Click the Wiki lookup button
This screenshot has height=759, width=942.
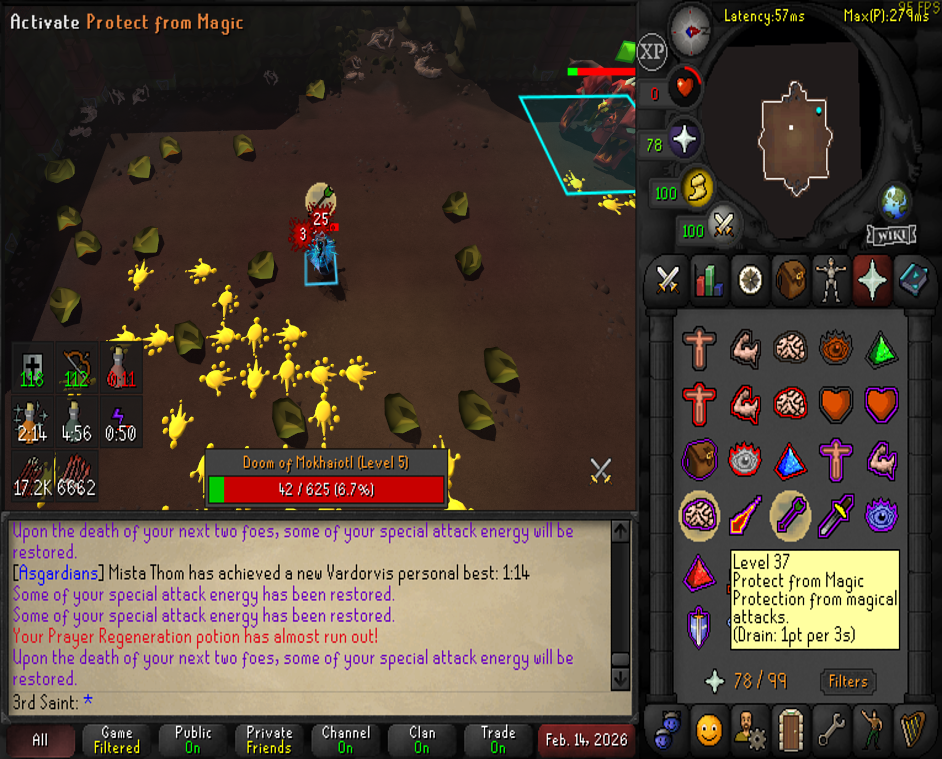point(891,235)
